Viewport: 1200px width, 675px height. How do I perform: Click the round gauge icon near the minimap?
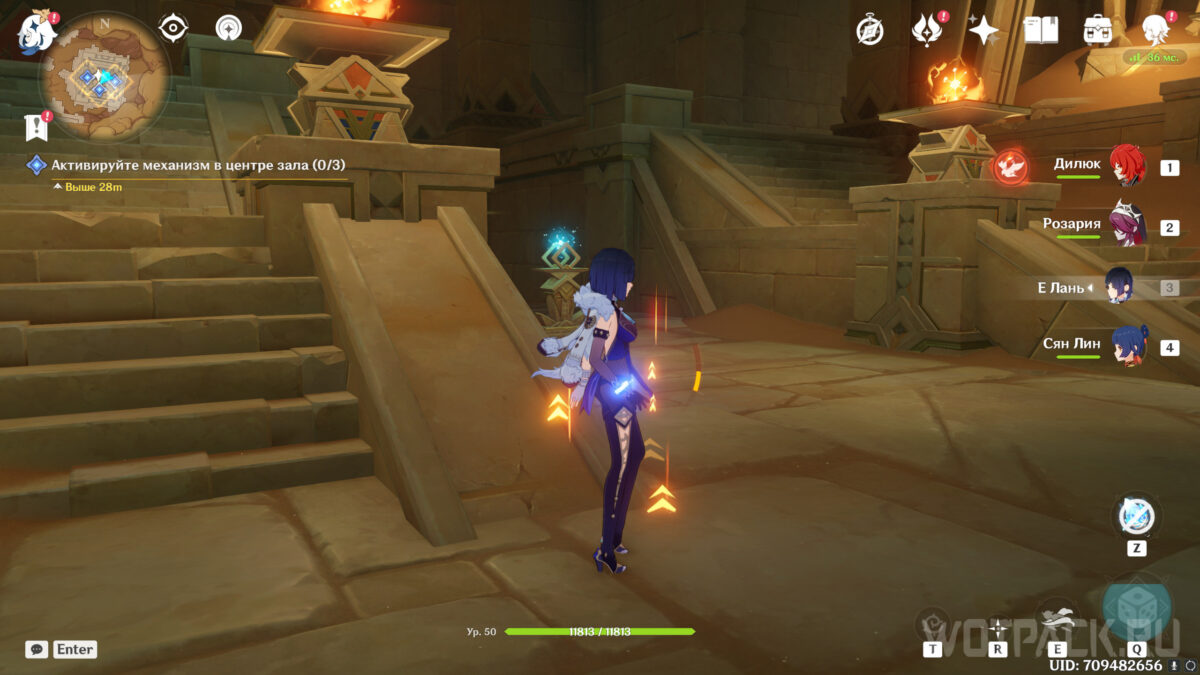[x=229, y=28]
